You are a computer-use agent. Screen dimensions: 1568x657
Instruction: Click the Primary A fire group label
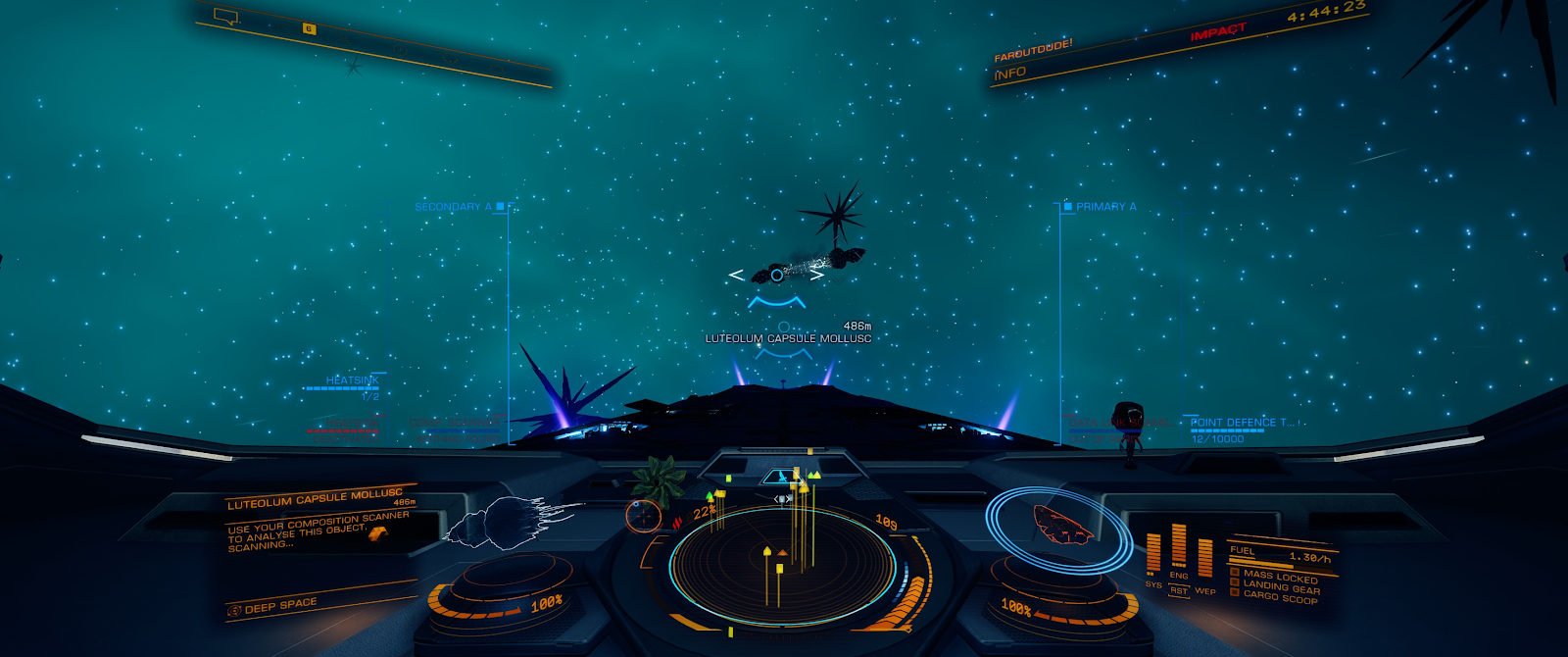pyautogui.click(x=1105, y=207)
